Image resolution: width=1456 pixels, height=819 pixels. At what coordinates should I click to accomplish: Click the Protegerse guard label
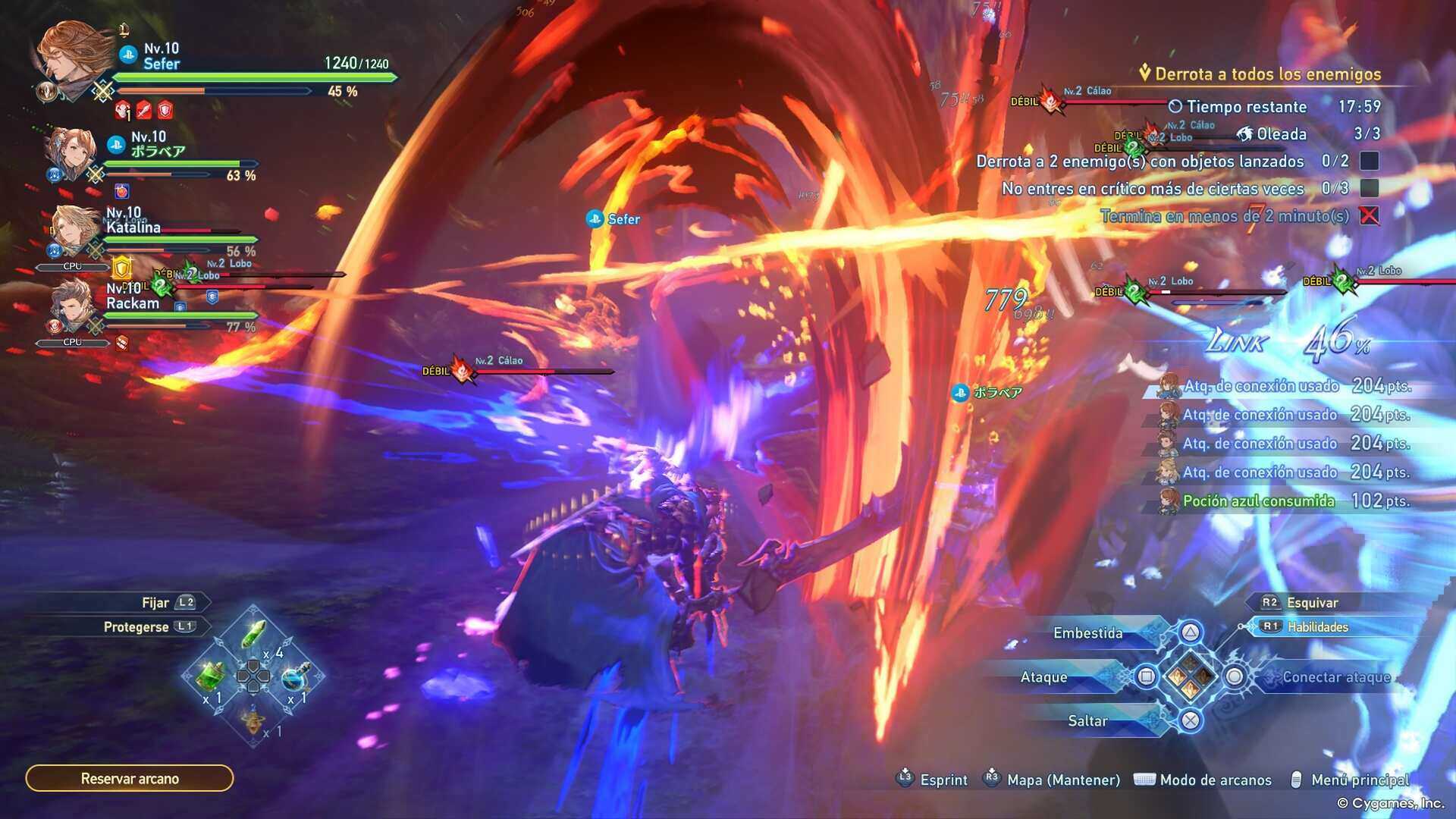(x=136, y=627)
